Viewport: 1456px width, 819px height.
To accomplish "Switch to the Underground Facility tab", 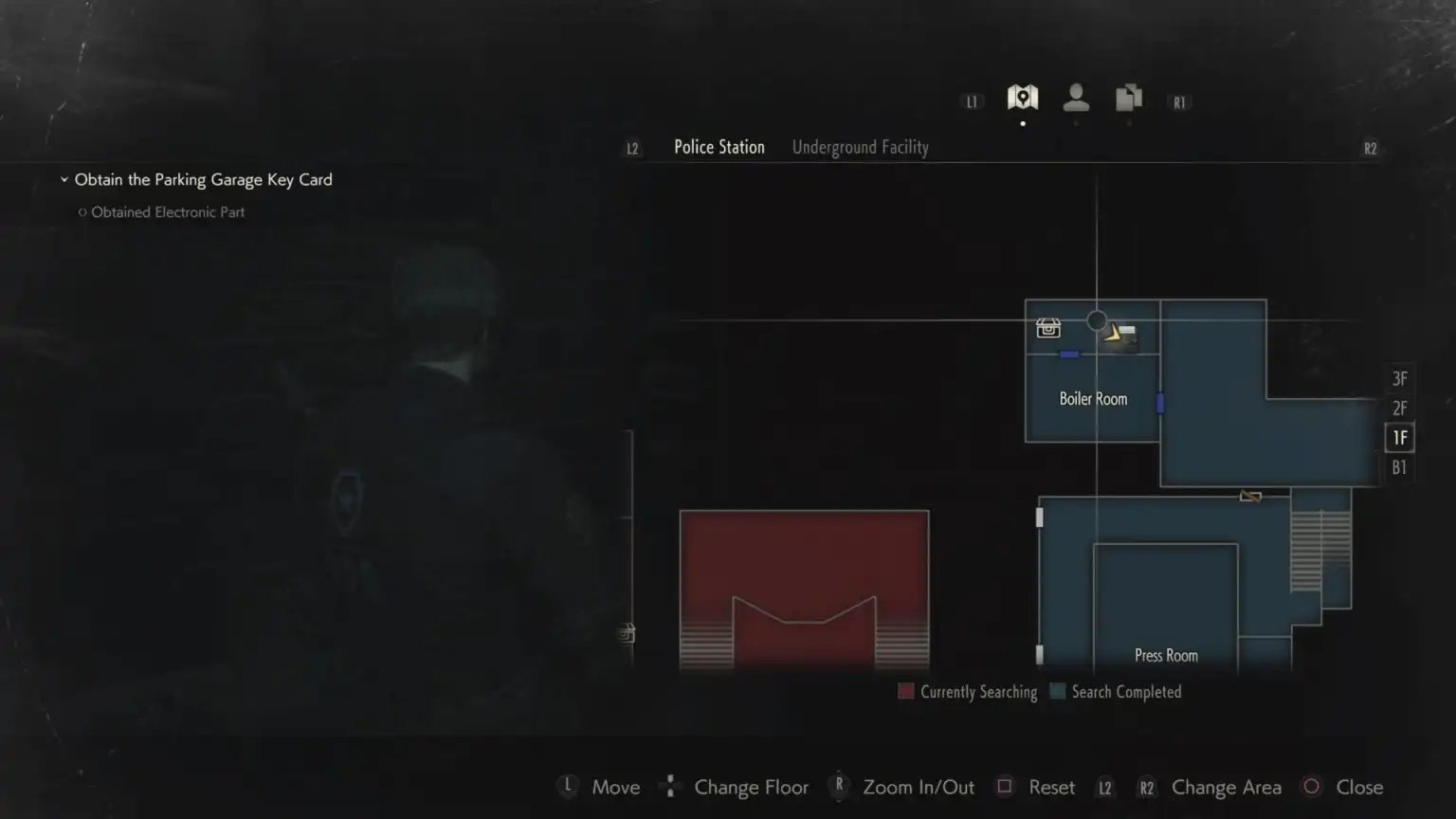I will coord(859,147).
